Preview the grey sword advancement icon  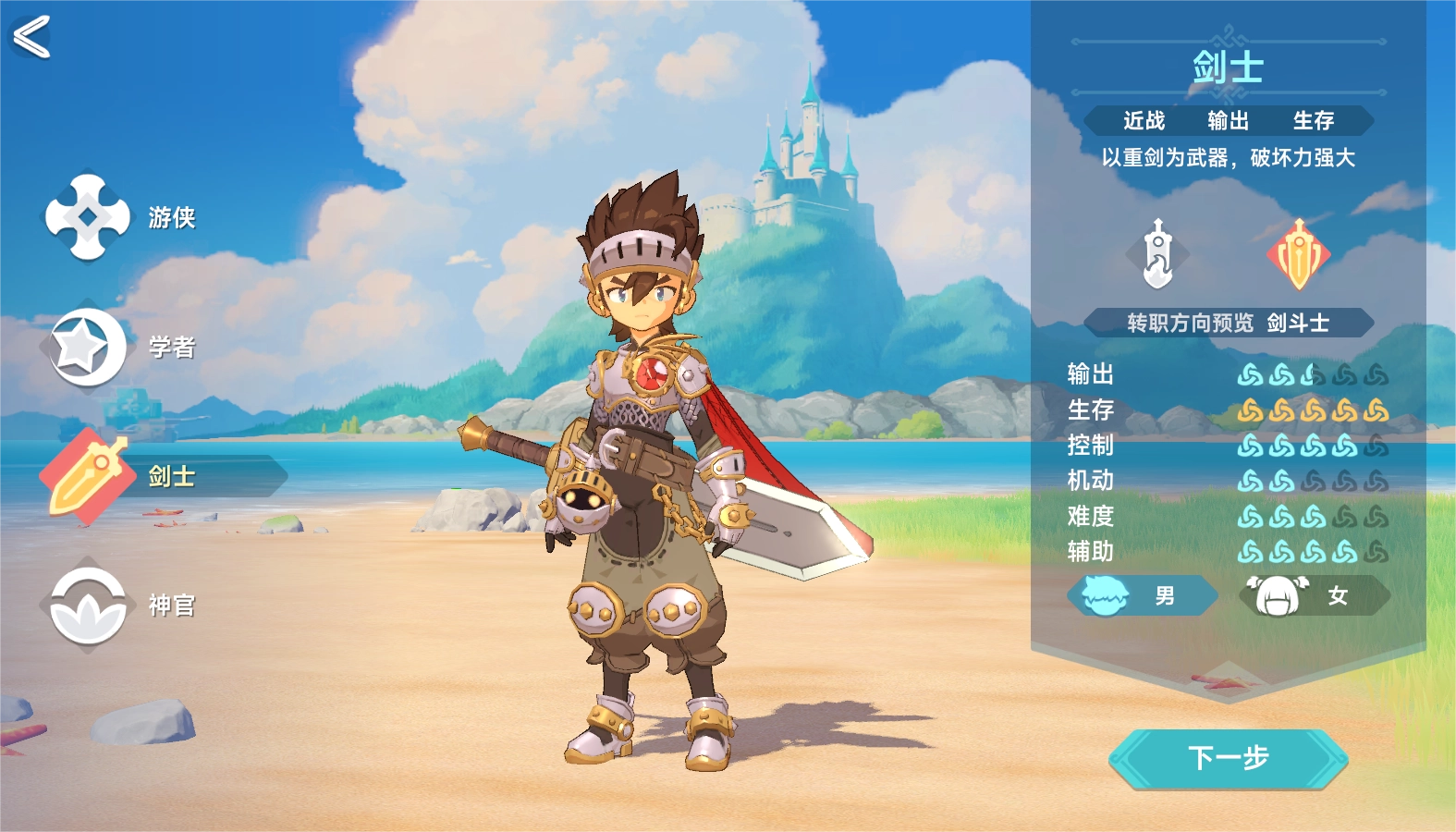1157,254
